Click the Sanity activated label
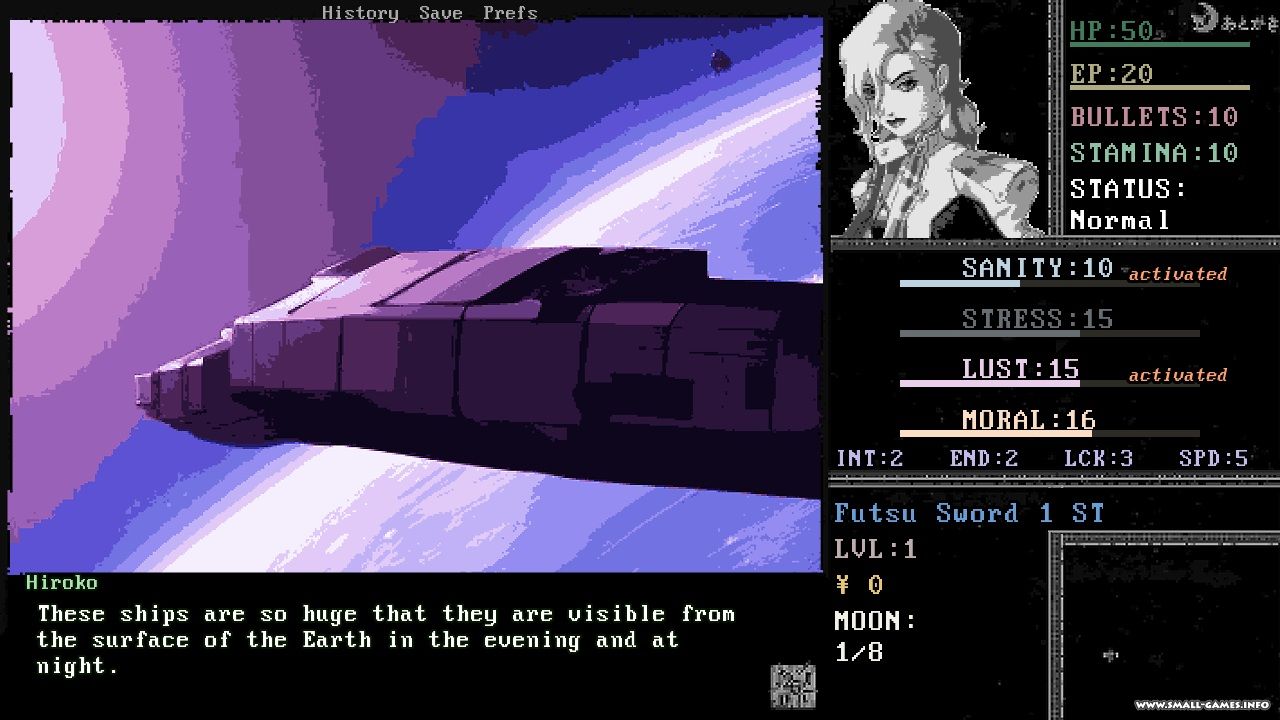The height and width of the screenshot is (720, 1280). click(1177, 274)
